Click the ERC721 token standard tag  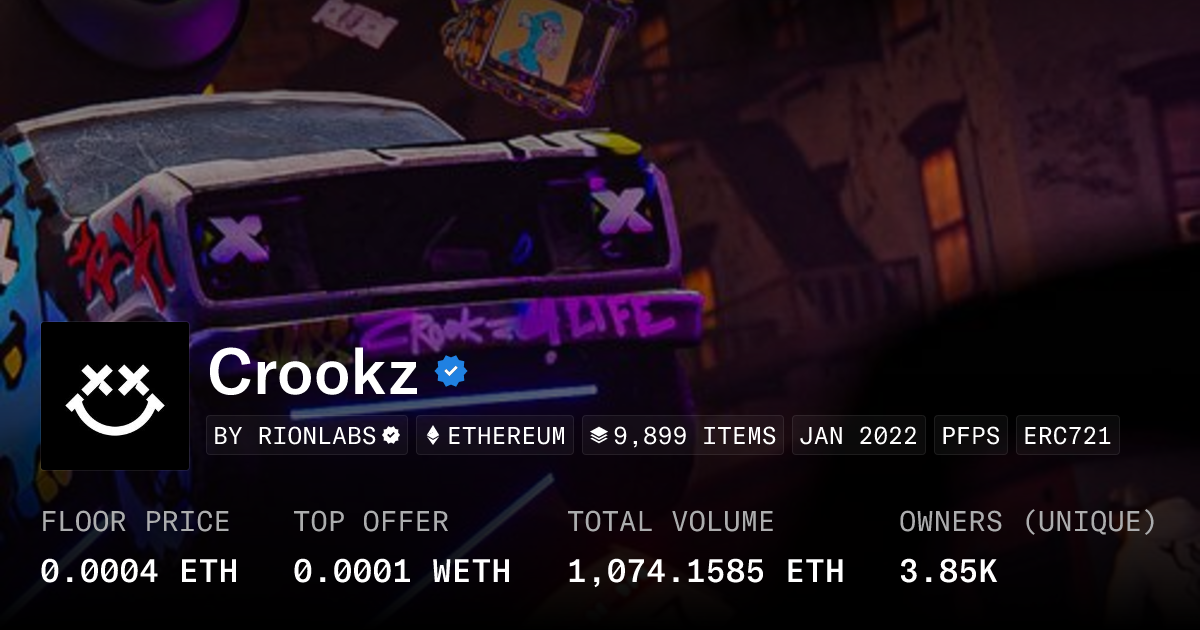[1067, 436]
